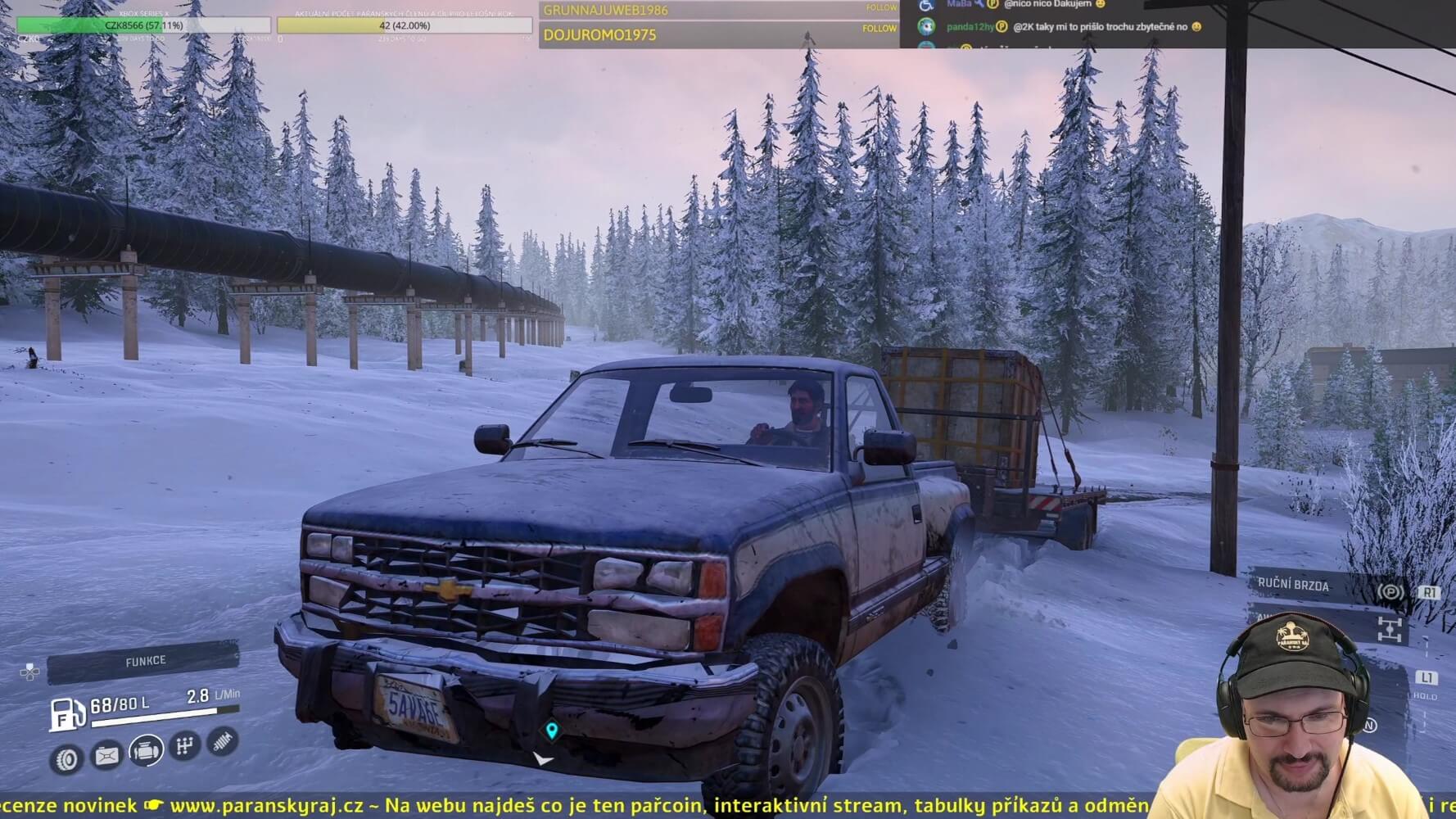Image resolution: width=1456 pixels, height=819 pixels.
Task: Click the highlighted engine status icon
Action: 146,749
